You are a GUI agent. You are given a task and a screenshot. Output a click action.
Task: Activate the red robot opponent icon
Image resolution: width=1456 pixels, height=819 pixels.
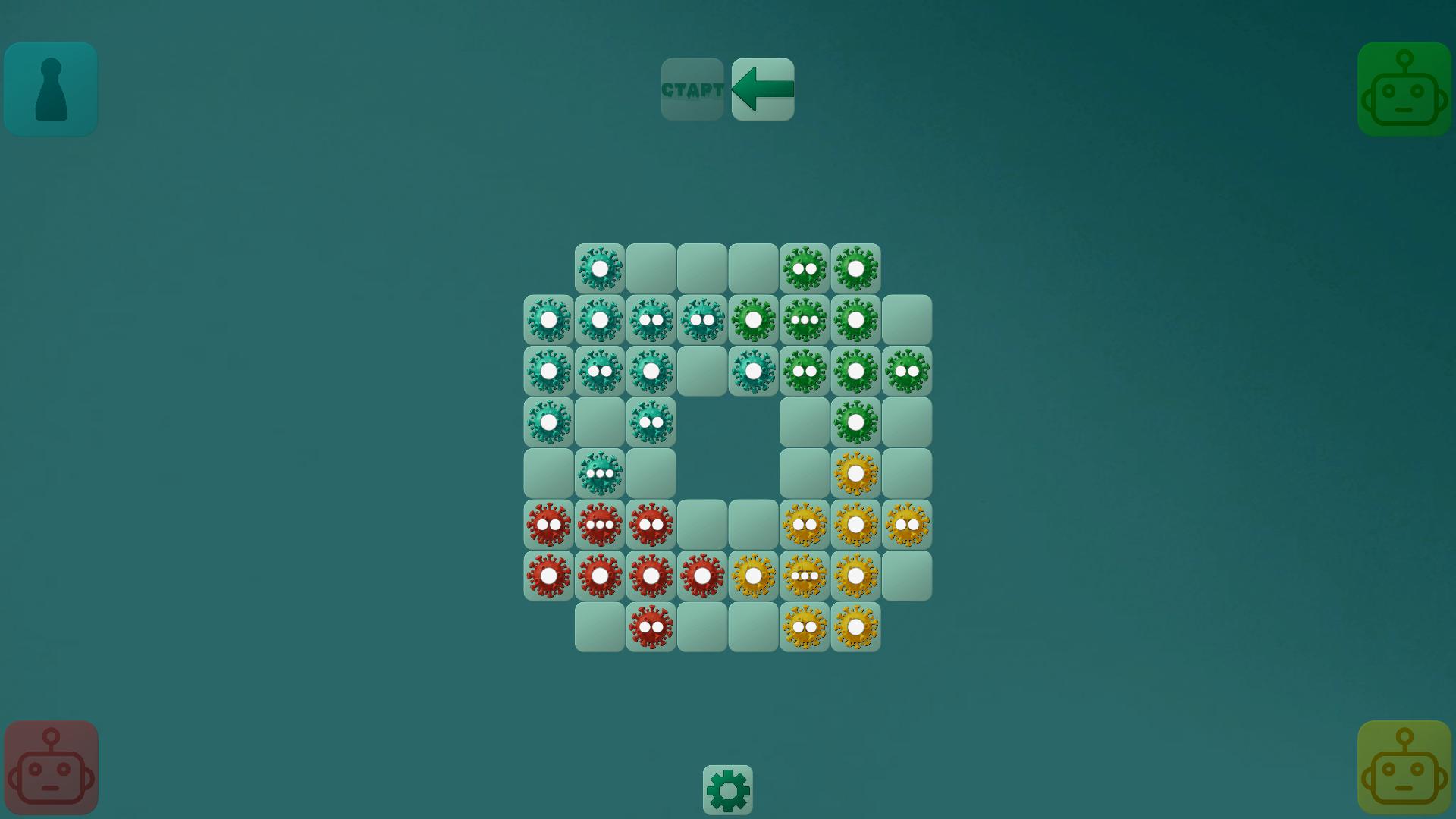[x=50, y=767]
